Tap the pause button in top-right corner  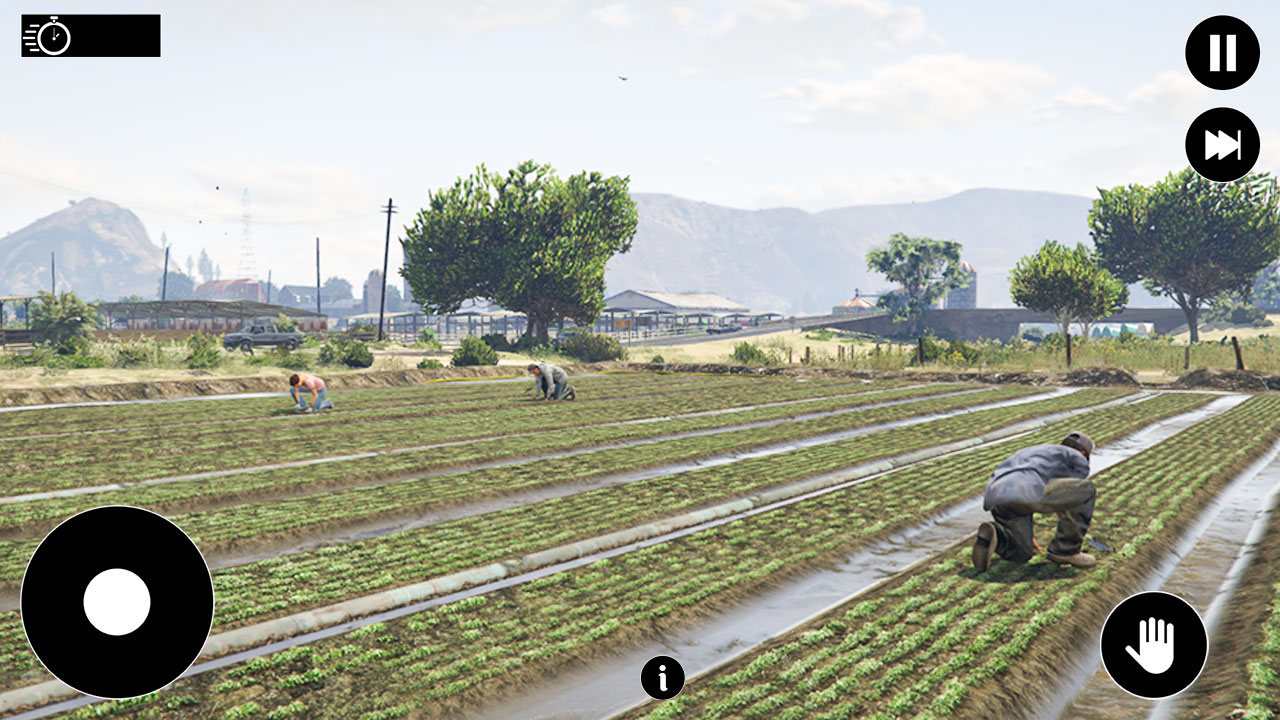pyautogui.click(x=1222, y=52)
